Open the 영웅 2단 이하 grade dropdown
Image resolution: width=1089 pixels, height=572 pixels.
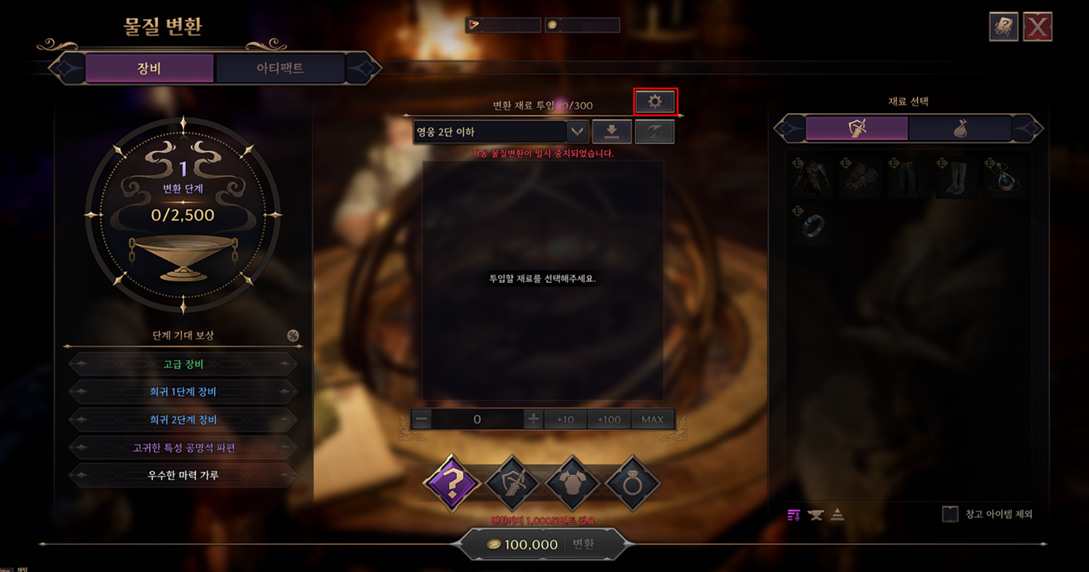pyautogui.click(x=576, y=132)
